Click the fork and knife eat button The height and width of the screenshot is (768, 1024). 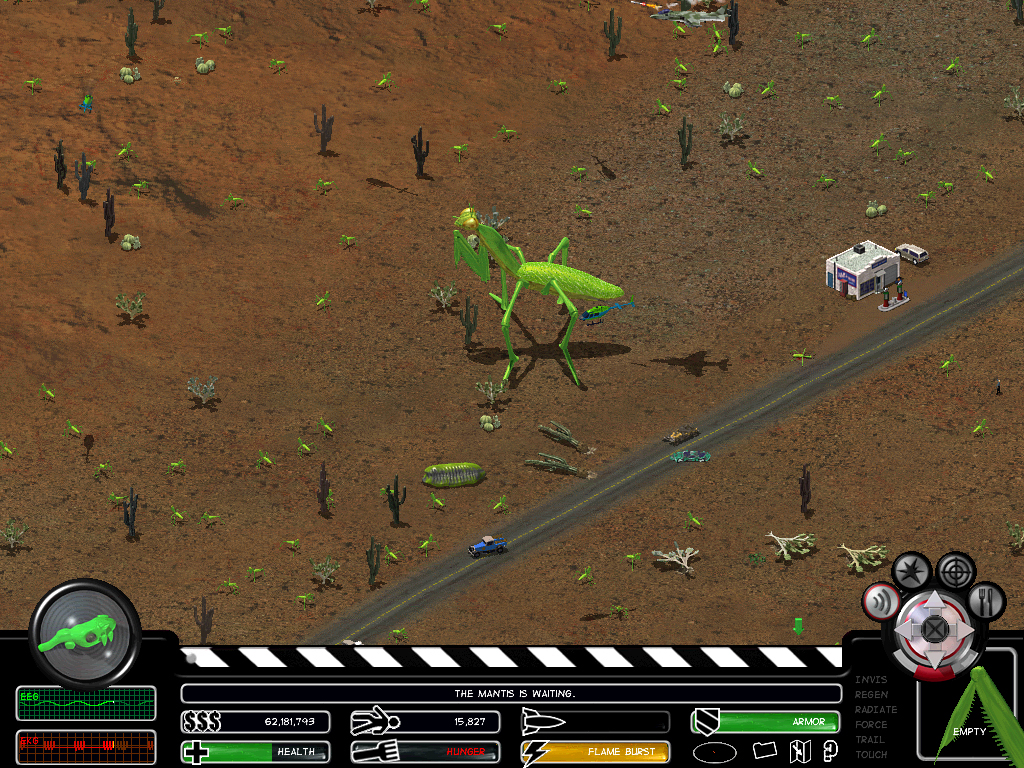pyautogui.click(x=986, y=599)
